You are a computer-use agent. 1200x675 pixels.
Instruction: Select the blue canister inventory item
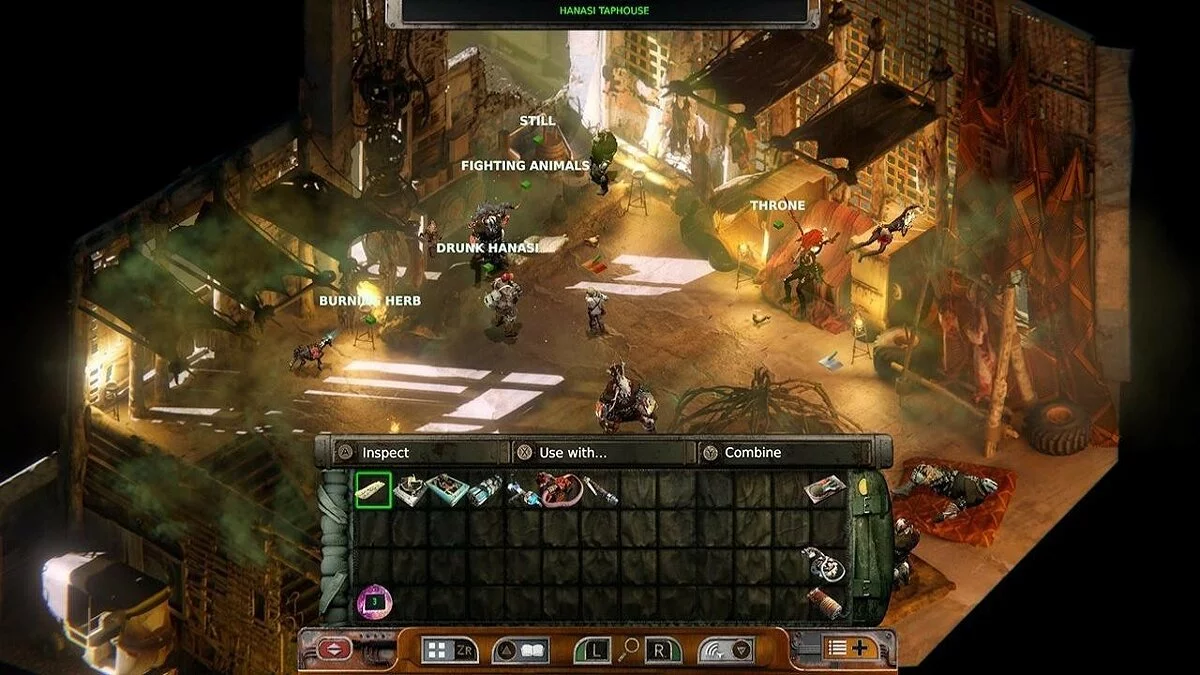pyautogui.click(x=485, y=490)
